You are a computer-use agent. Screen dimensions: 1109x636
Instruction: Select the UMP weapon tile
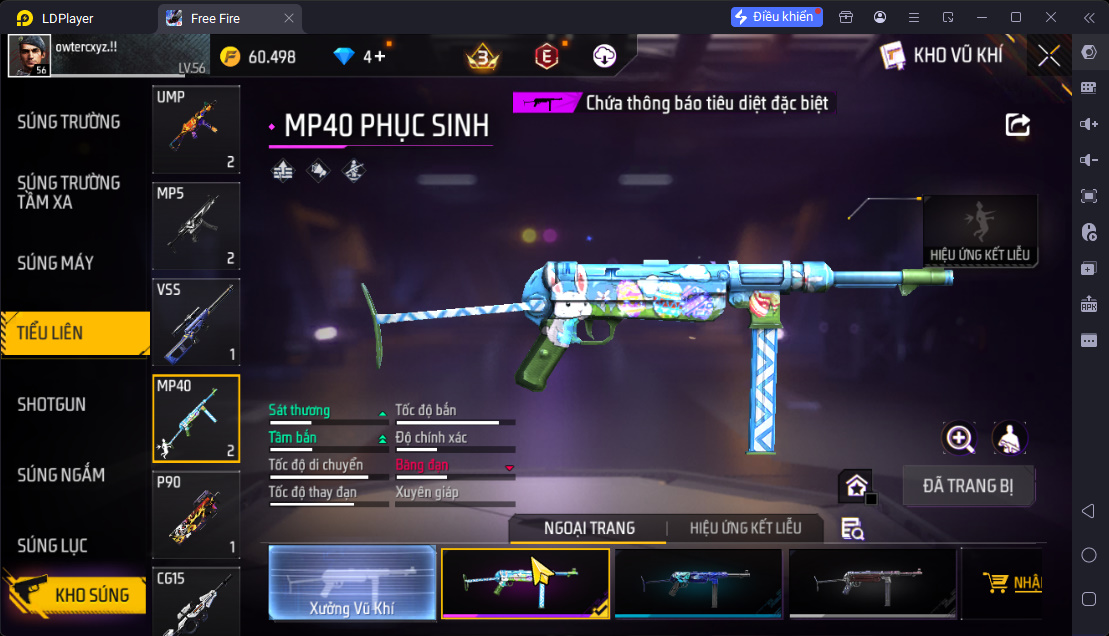[x=196, y=130]
